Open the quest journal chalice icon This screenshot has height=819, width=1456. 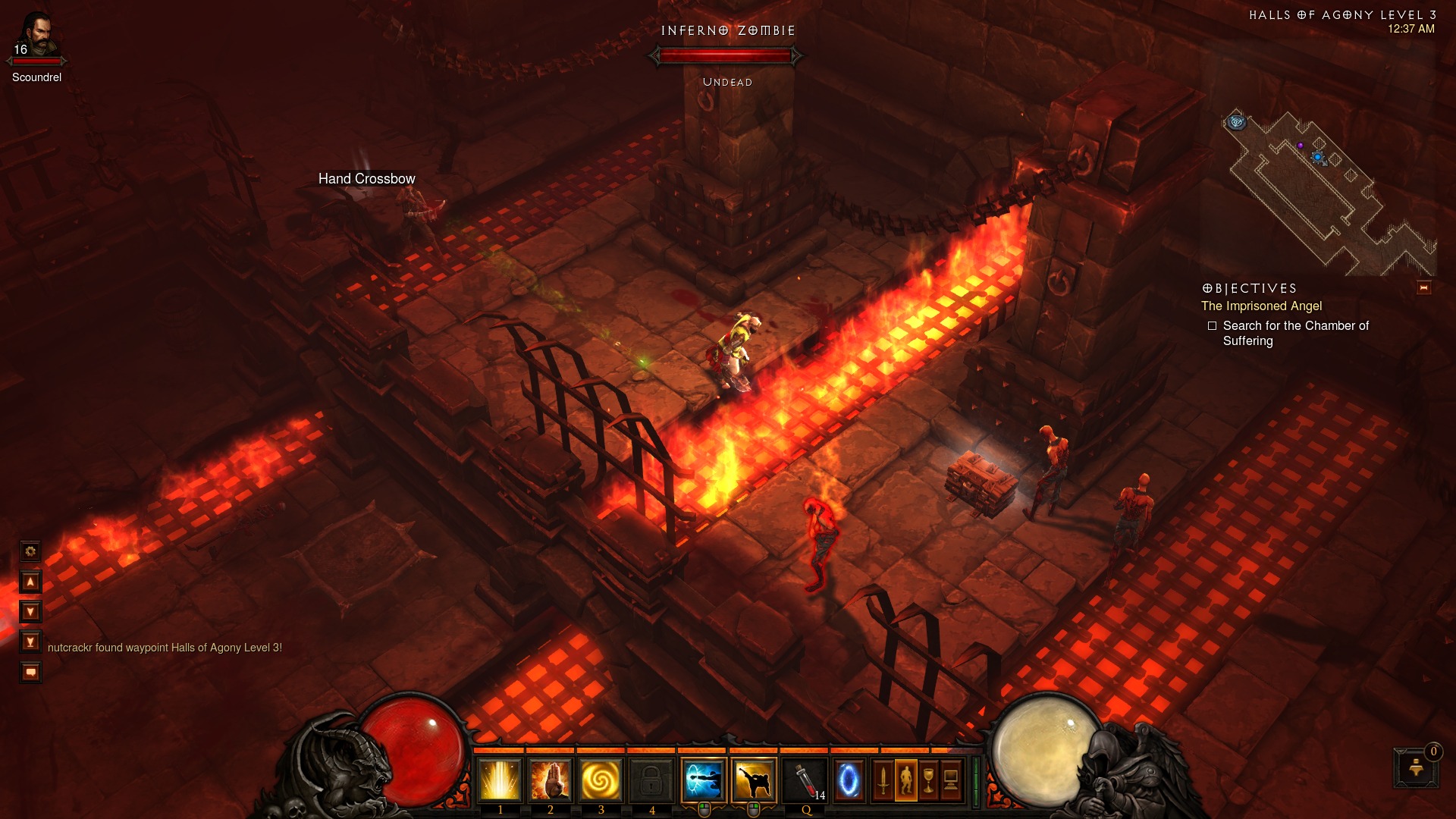click(928, 780)
